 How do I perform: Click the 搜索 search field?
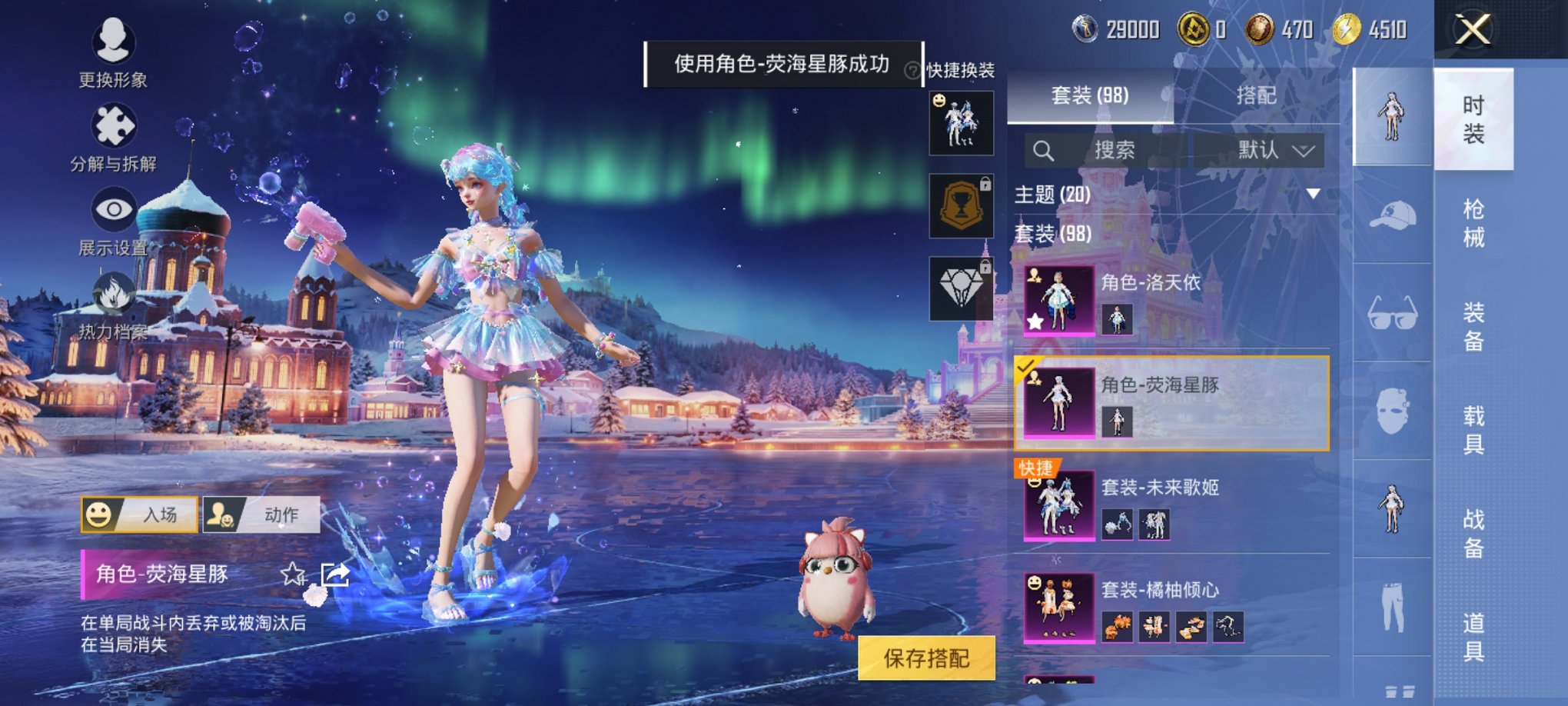pos(1115,150)
